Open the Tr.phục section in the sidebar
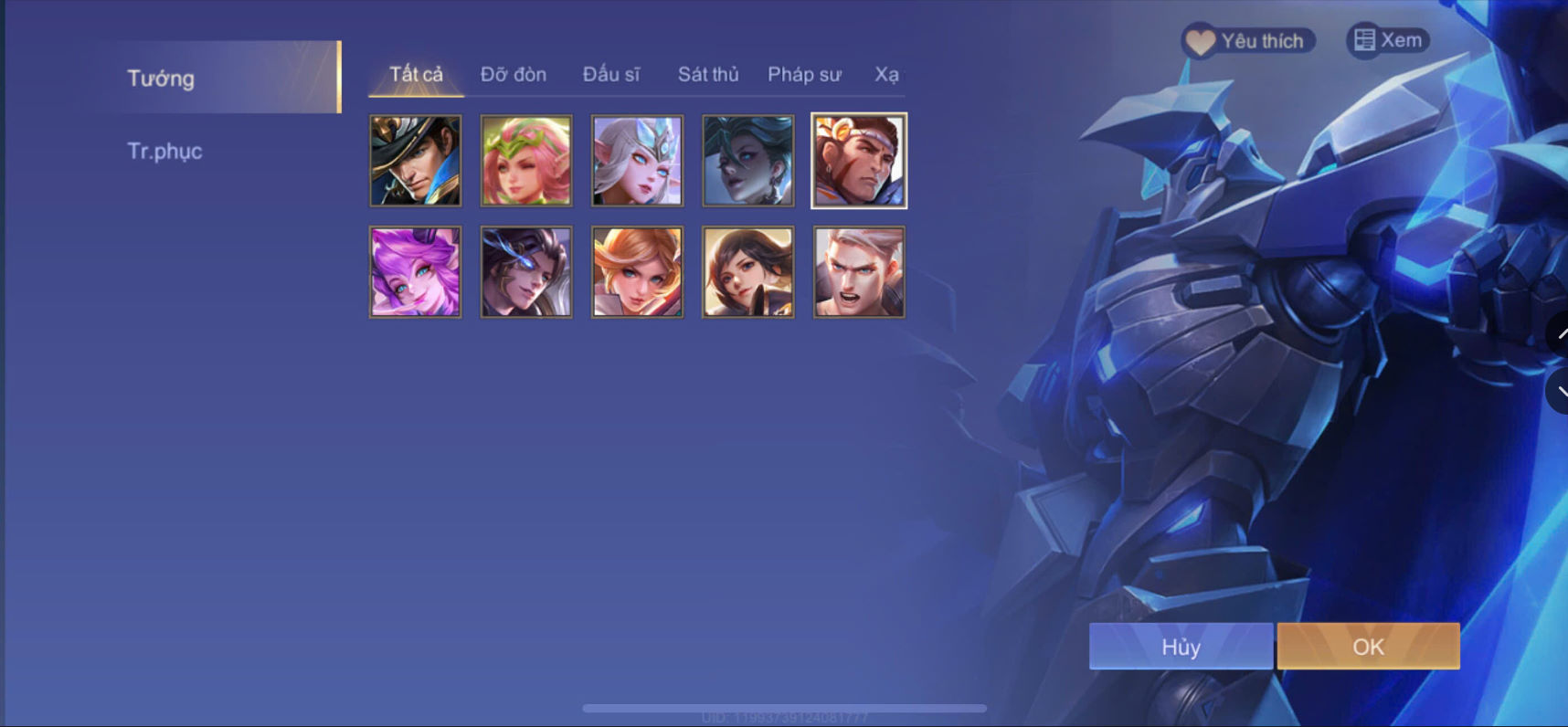This screenshot has width=1568, height=727. [164, 151]
